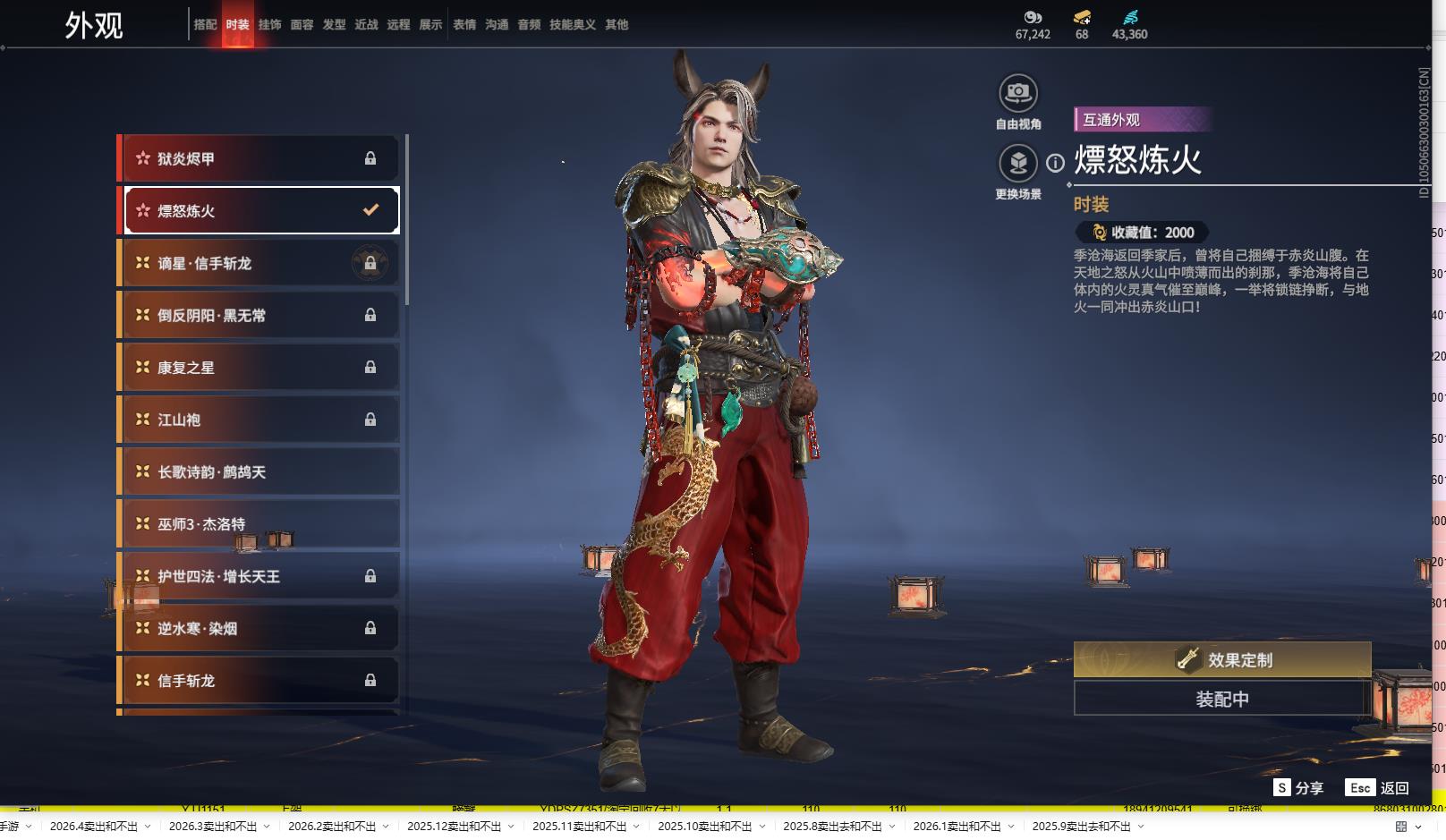
Task: Switch to the 表情 tab
Action: [x=464, y=25]
